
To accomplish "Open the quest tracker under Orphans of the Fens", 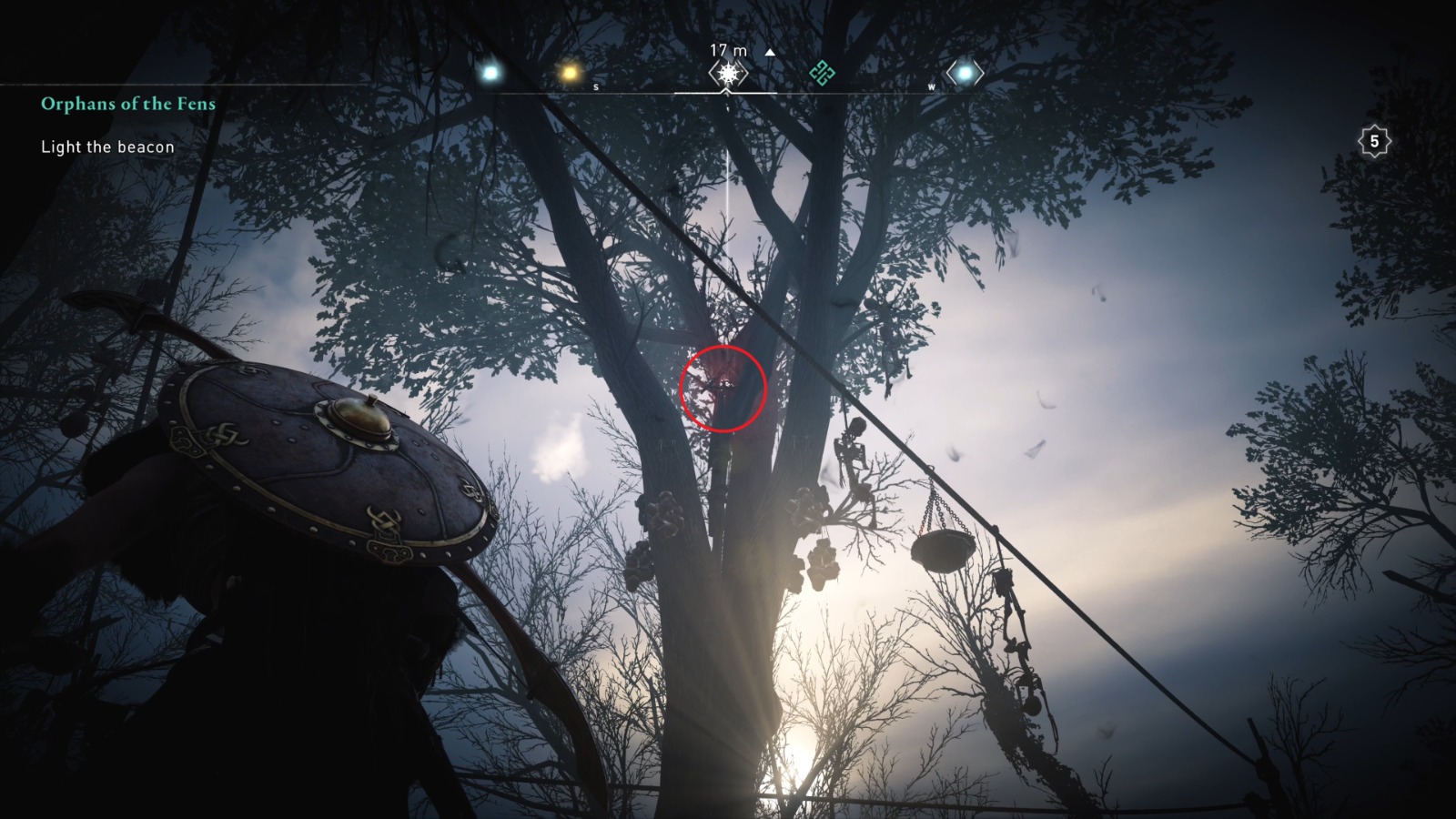I will (106, 144).
